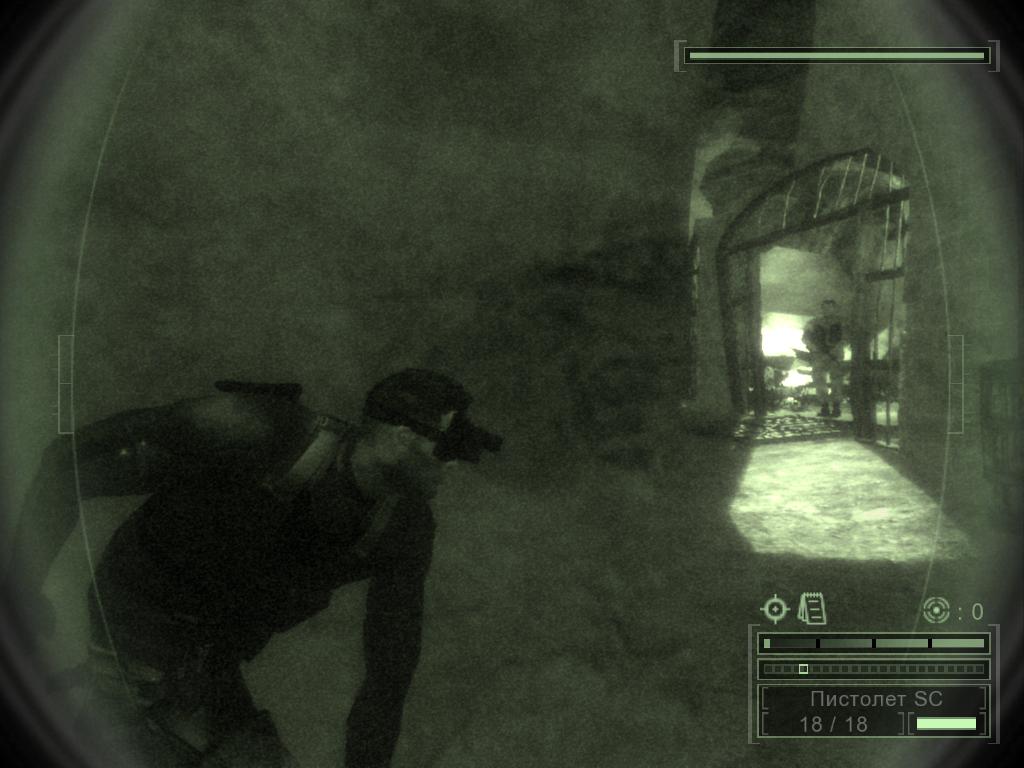Click the crosshair objective icon
The image size is (1024, 768).
(775, 609)
